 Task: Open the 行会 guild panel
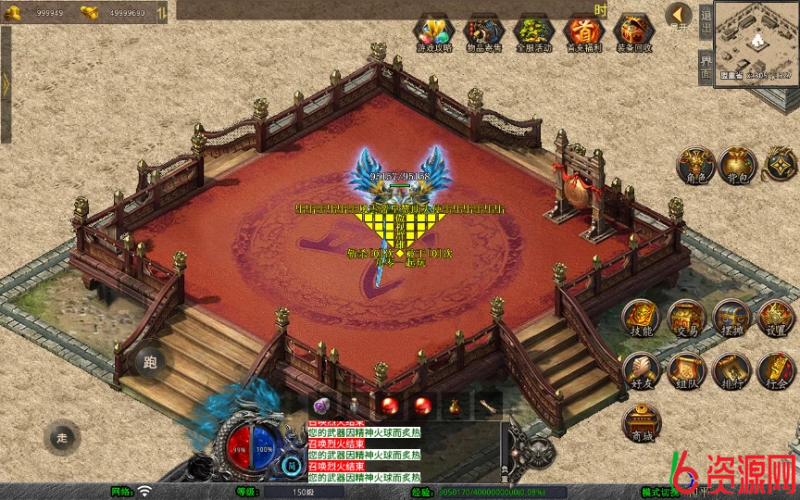click(775, 370)
